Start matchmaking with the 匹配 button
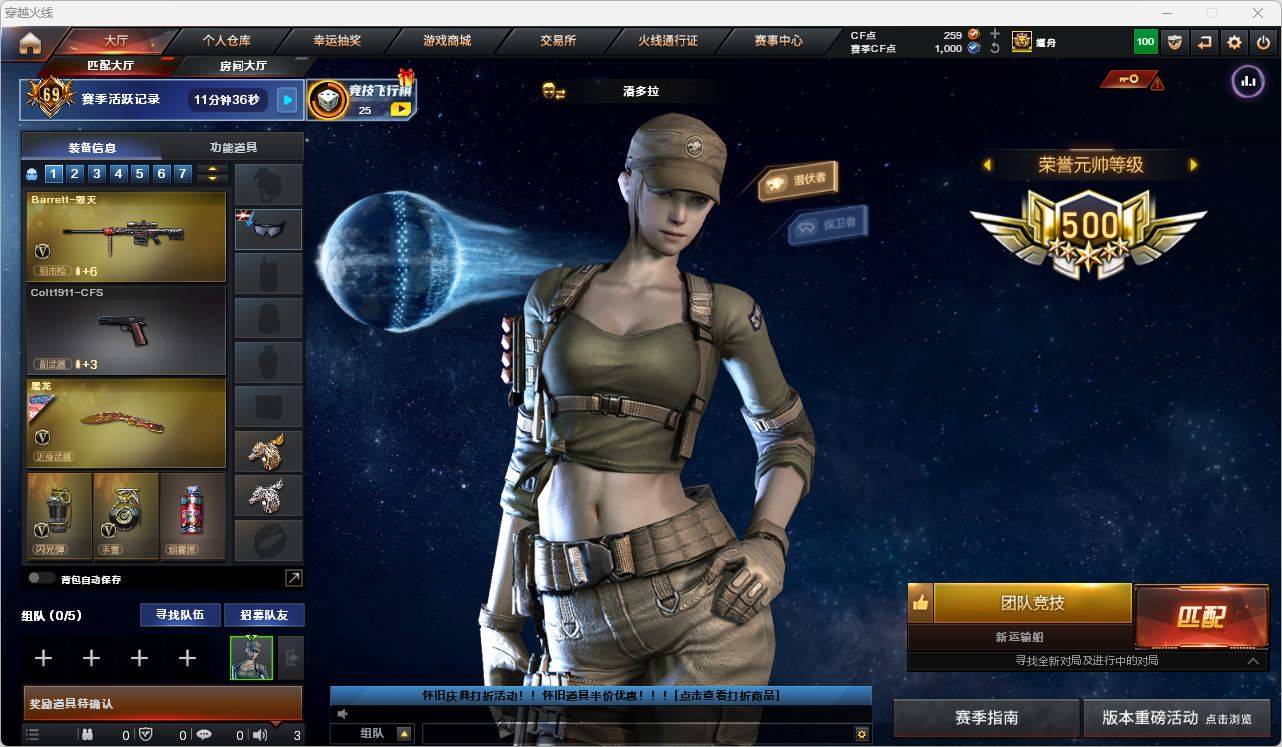Screen dimensions: 1282x747 [x=1200, y=616]
